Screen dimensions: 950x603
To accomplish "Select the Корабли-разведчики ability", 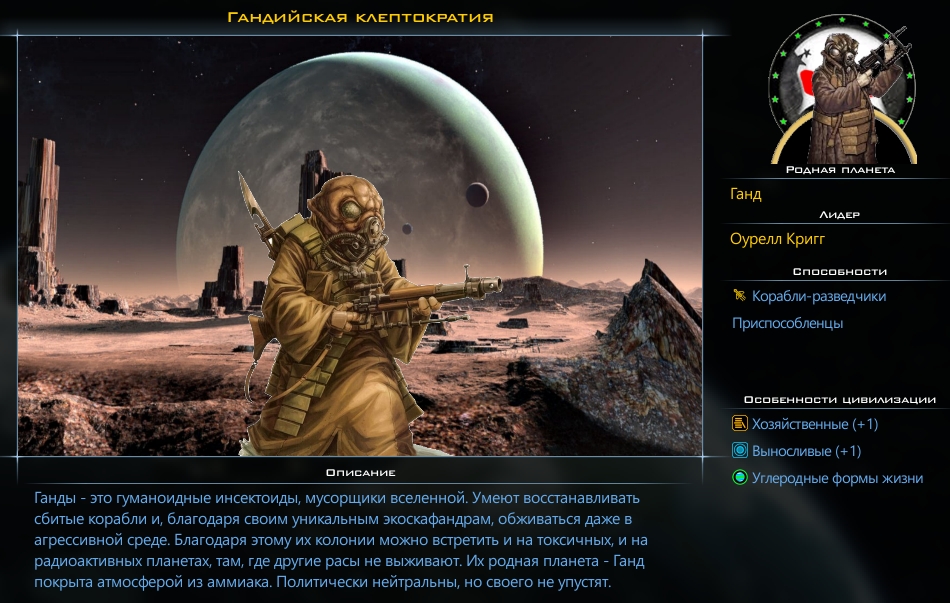I will 818,296.
